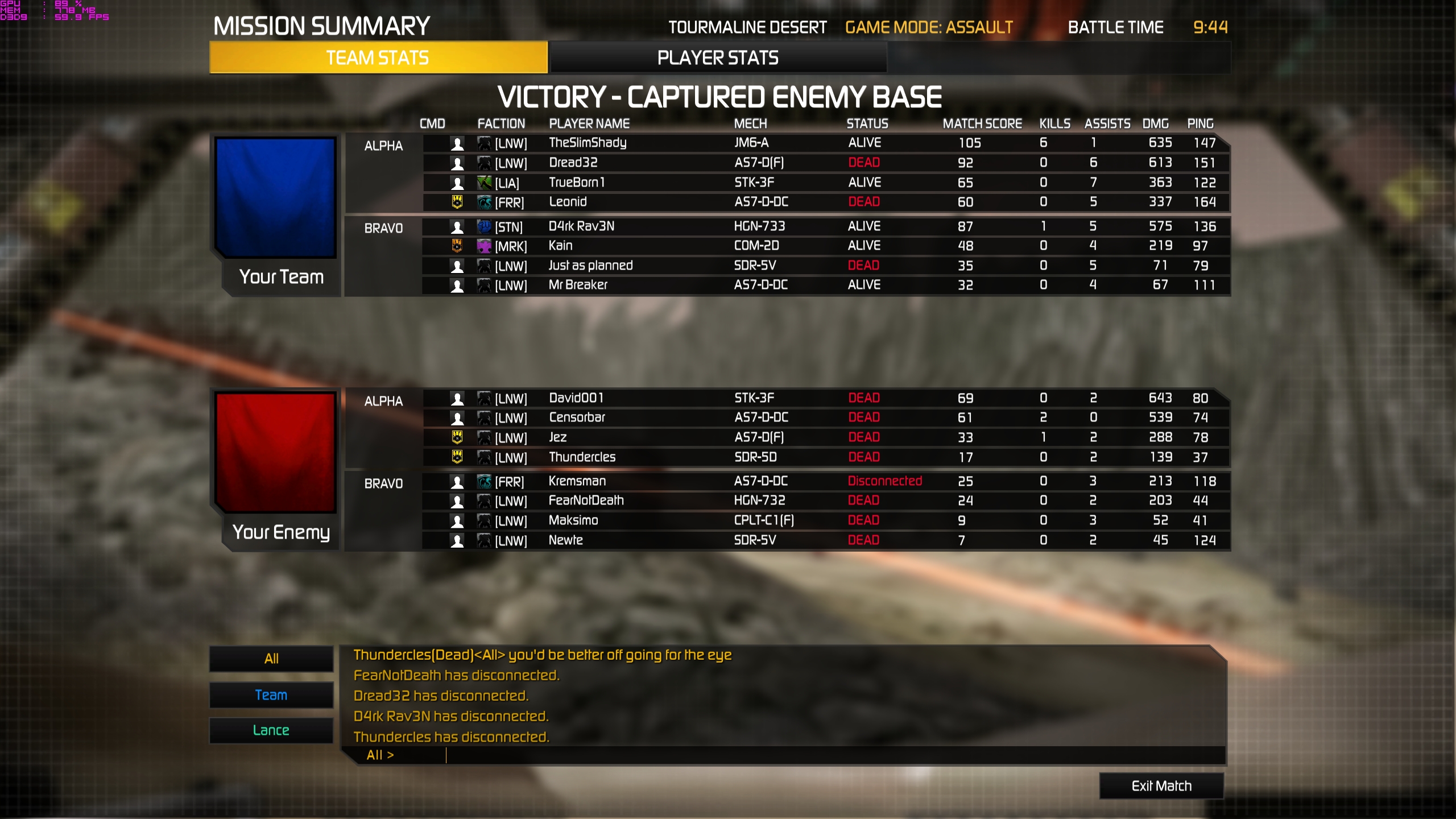Viewport: 1456px width, 819px height.
Task: Select the Lance chat channel
Action: click(271, 730)
